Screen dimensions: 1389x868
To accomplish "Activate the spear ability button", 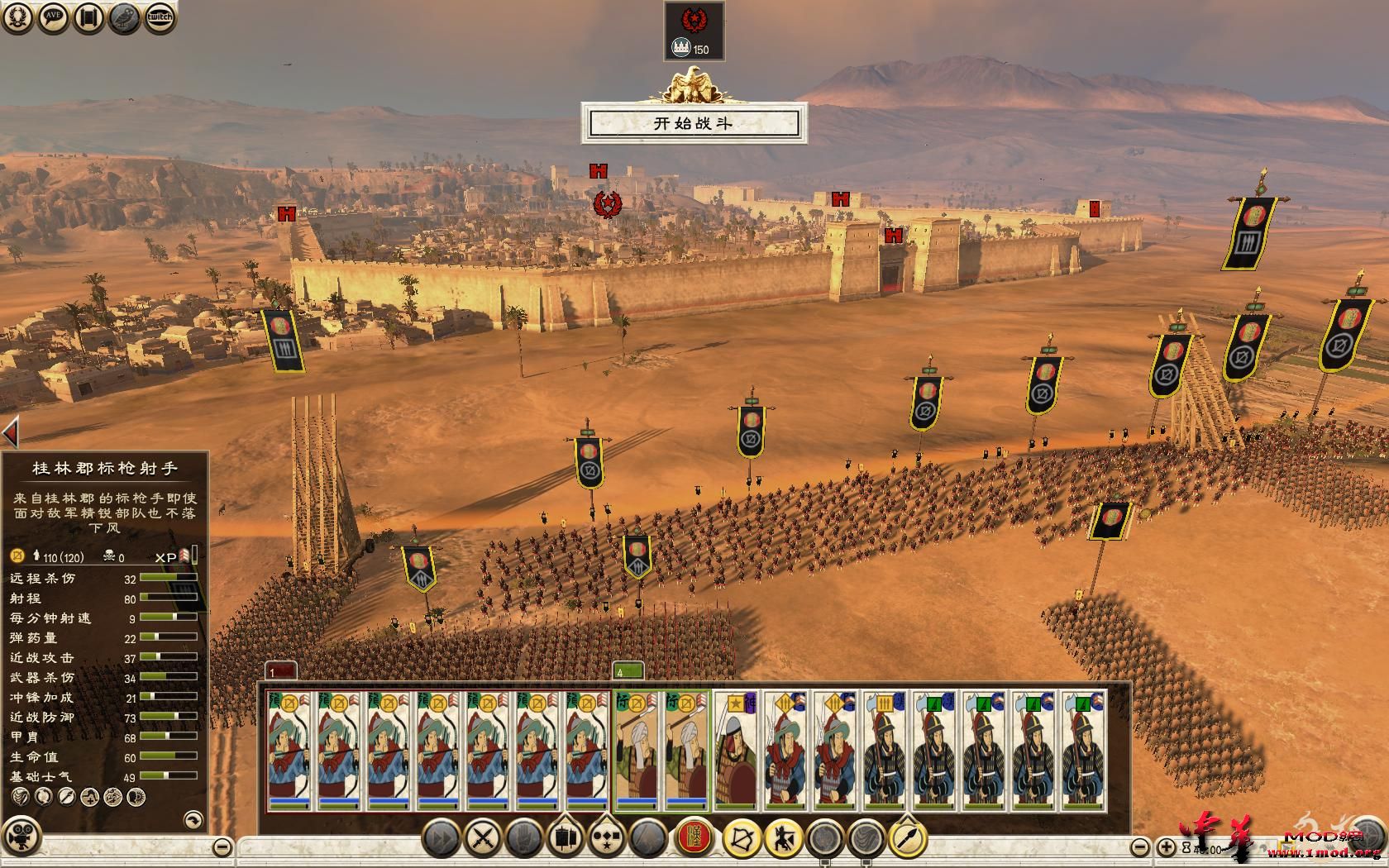I will (908, 839).
